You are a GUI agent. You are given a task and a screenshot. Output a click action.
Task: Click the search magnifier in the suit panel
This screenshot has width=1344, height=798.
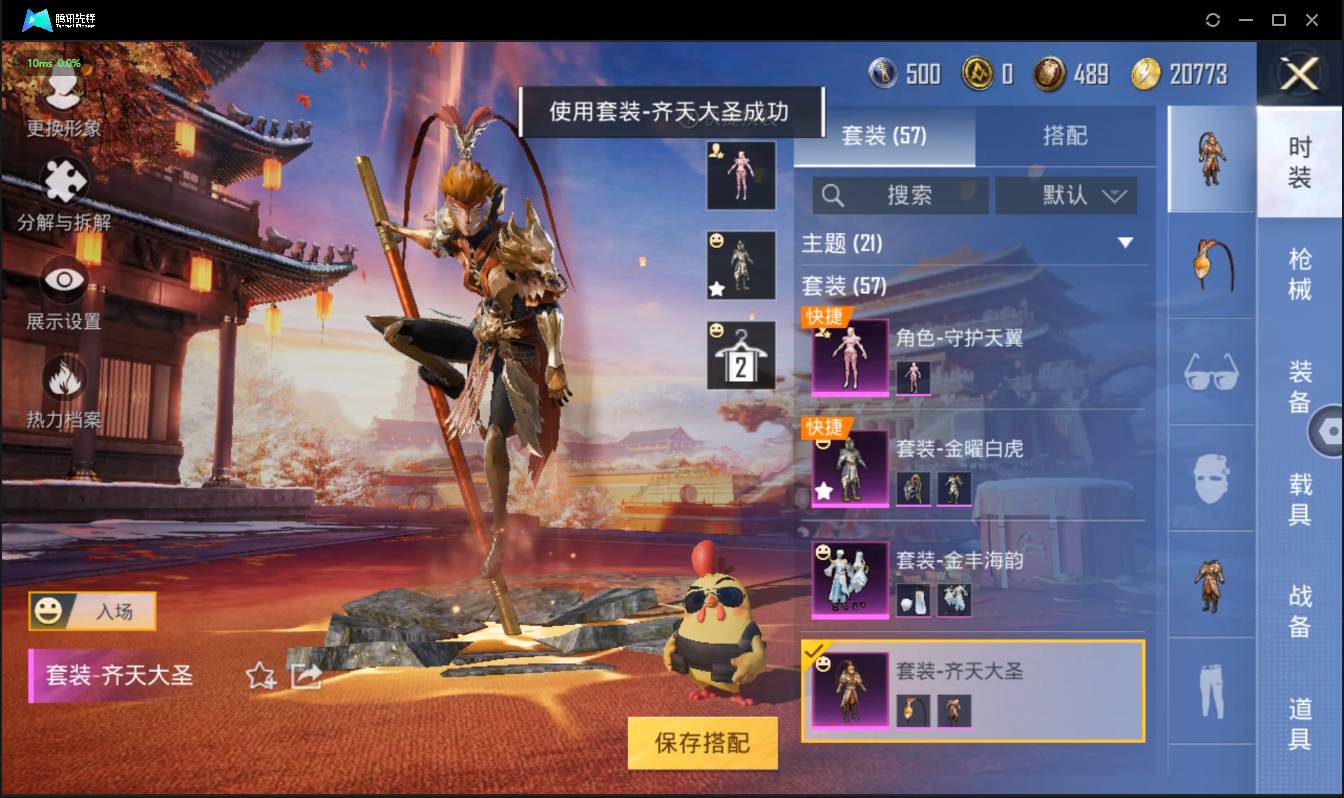tap(833, 195)
